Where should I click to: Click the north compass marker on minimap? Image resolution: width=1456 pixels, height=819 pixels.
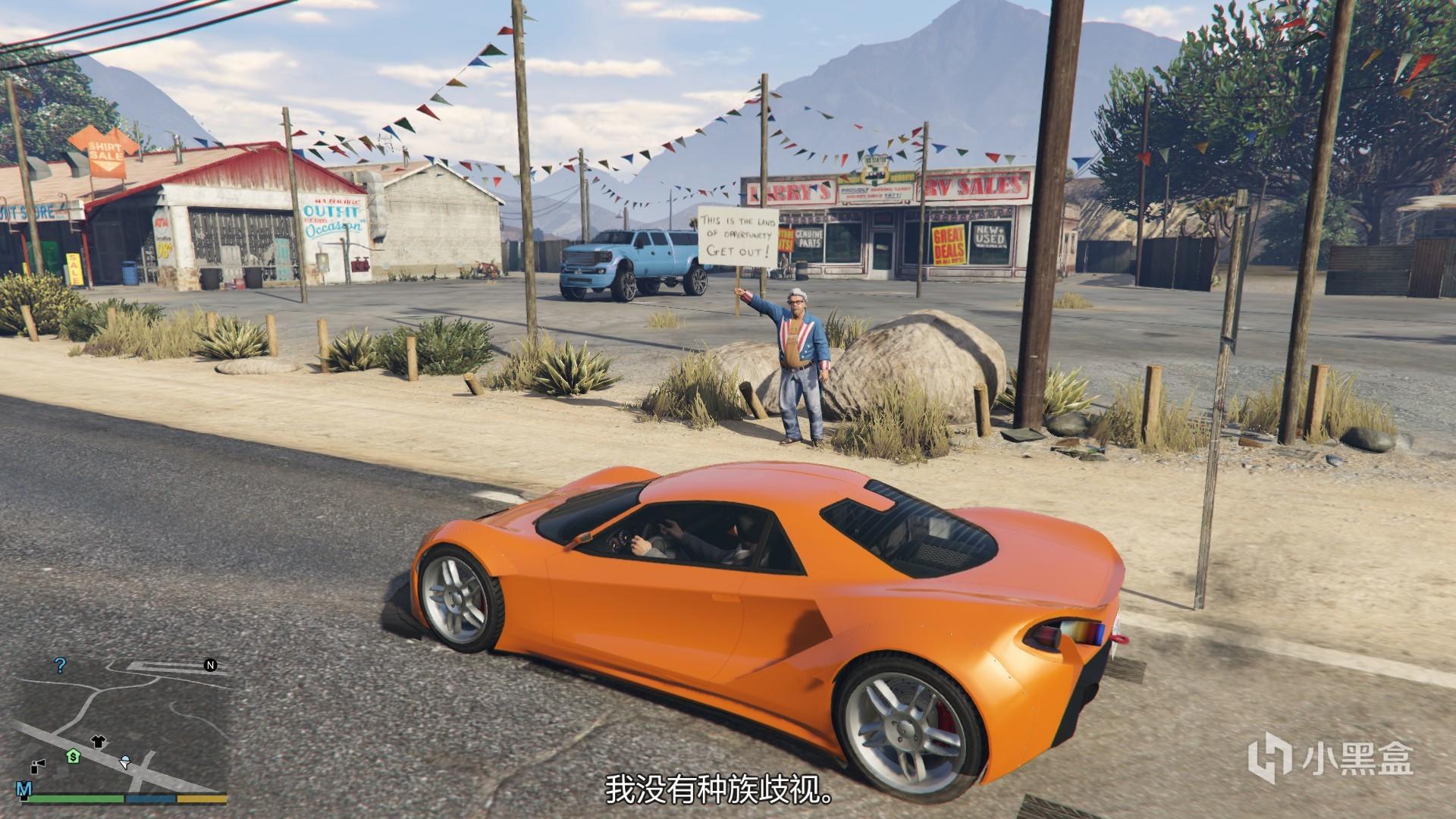(210, 665)
